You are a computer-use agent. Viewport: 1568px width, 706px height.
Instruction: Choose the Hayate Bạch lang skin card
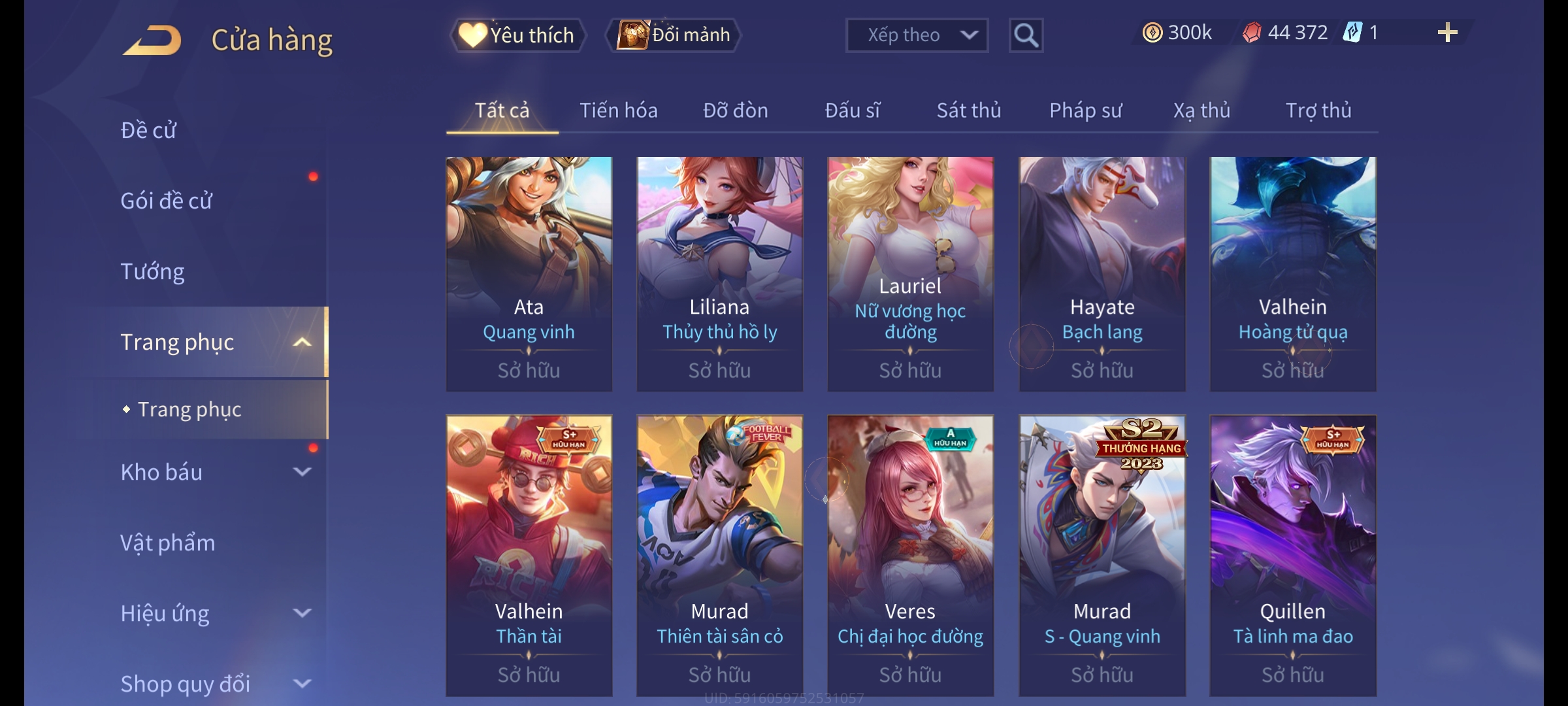(x=1102, y=273)
